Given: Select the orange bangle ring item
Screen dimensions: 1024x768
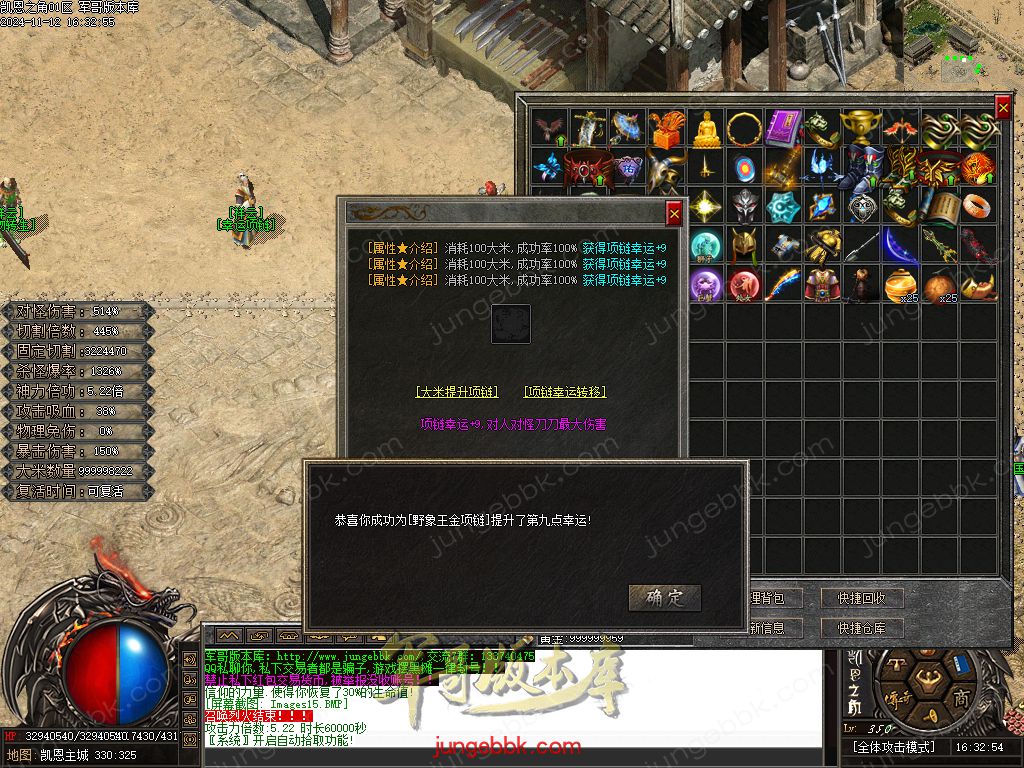Looking at the screenshot, I should click(979, 207).
